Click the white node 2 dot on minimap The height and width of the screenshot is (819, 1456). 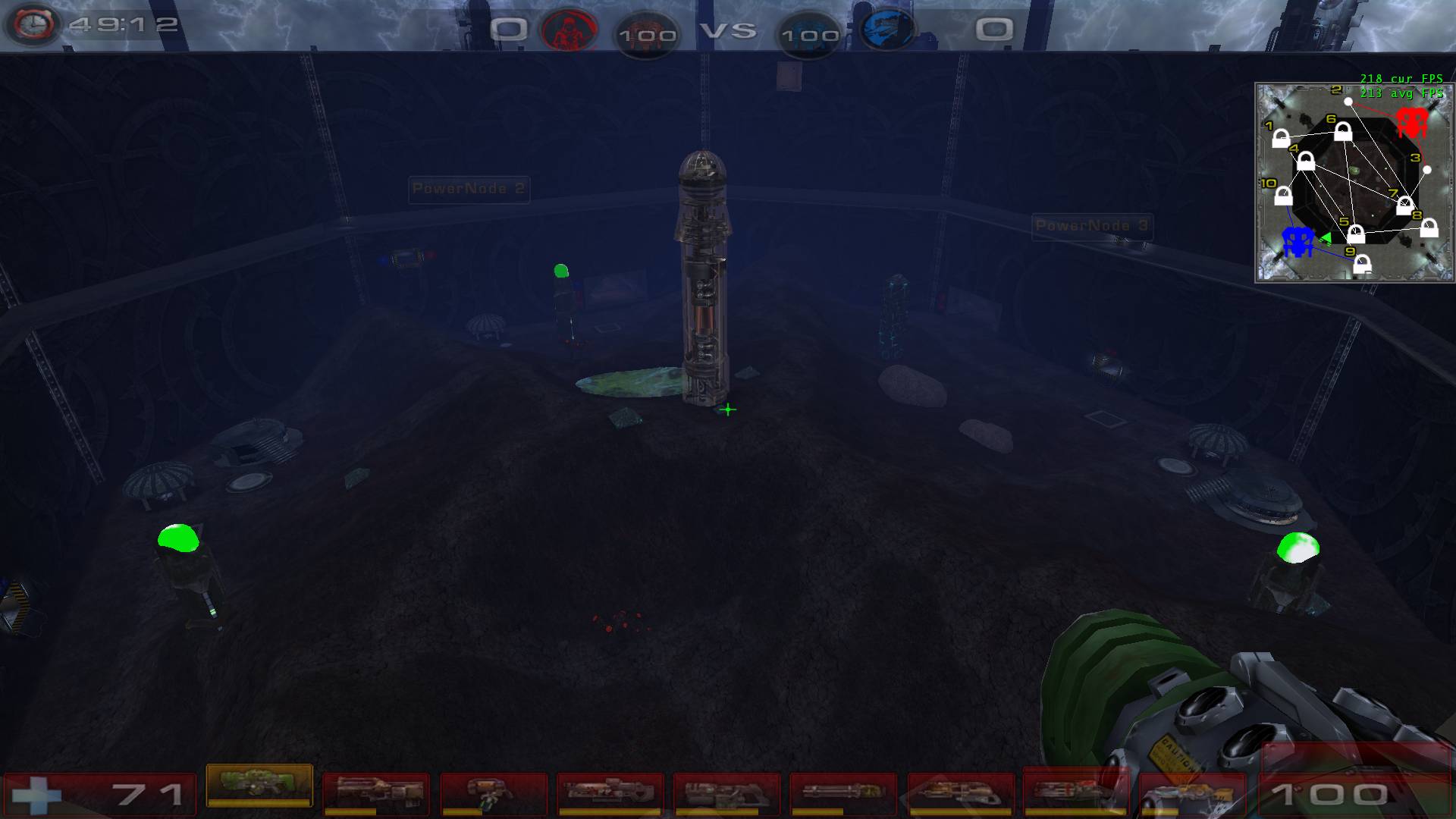1348,102
